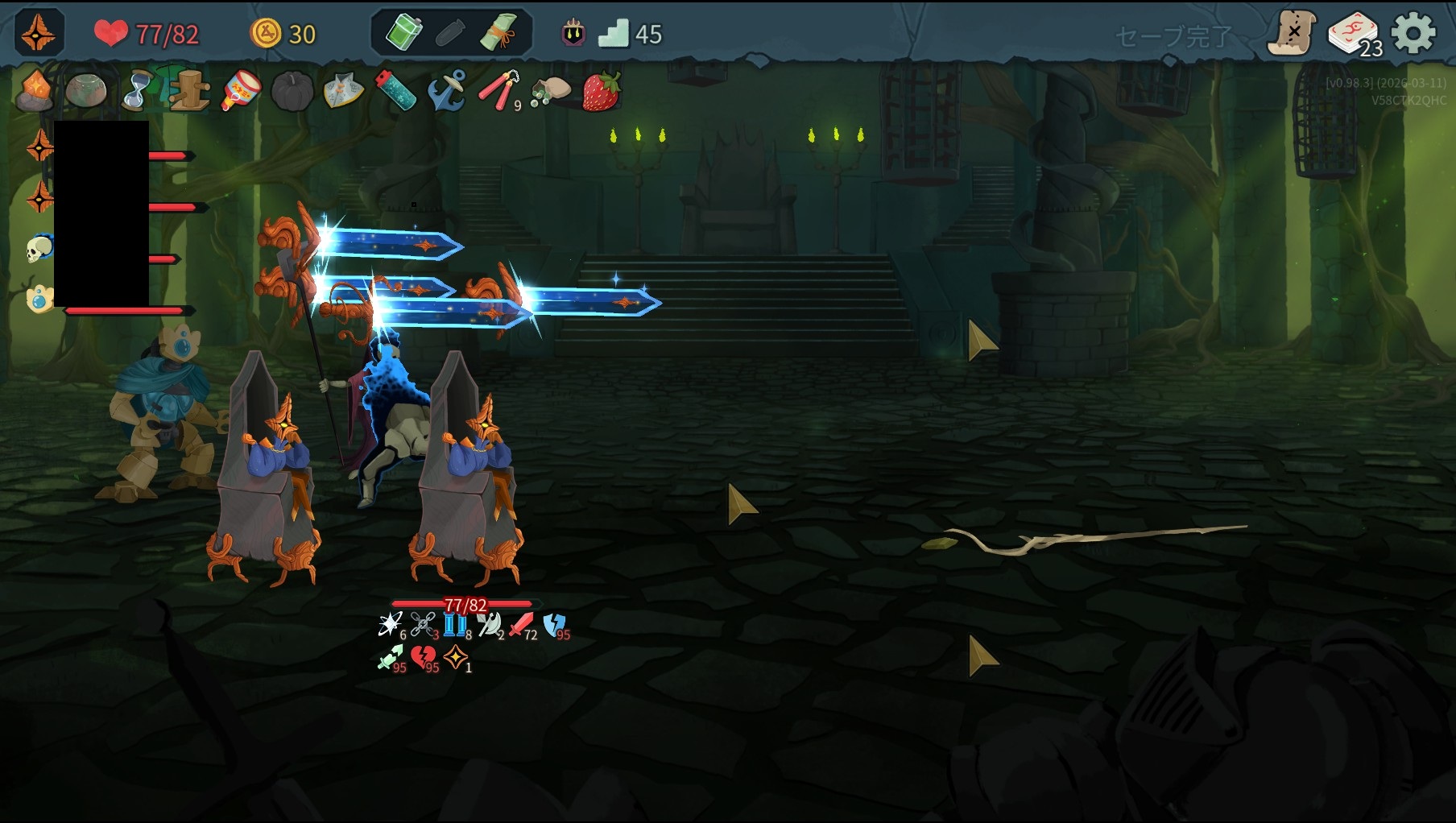
Task: Inspect the teal glitter vial relic
Action: 395,90
